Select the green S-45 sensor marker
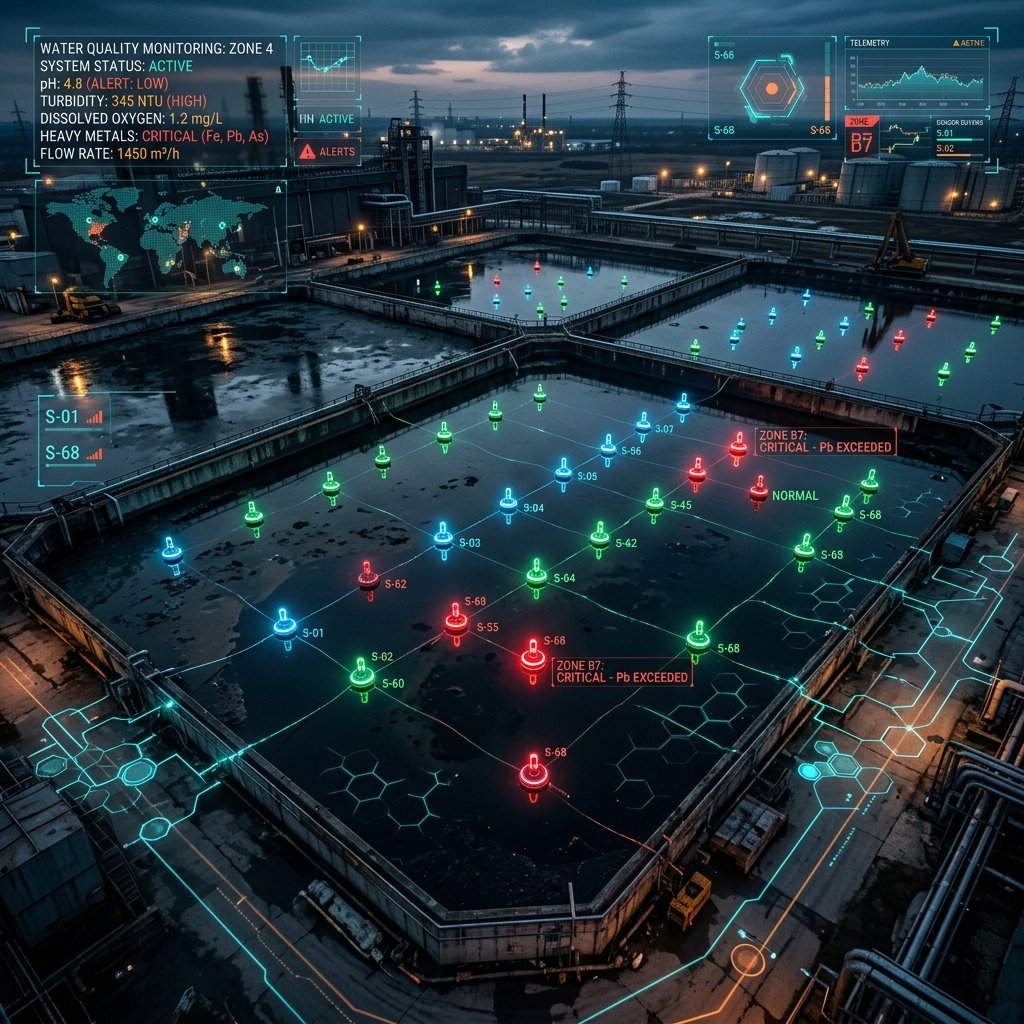 point(654,502)
